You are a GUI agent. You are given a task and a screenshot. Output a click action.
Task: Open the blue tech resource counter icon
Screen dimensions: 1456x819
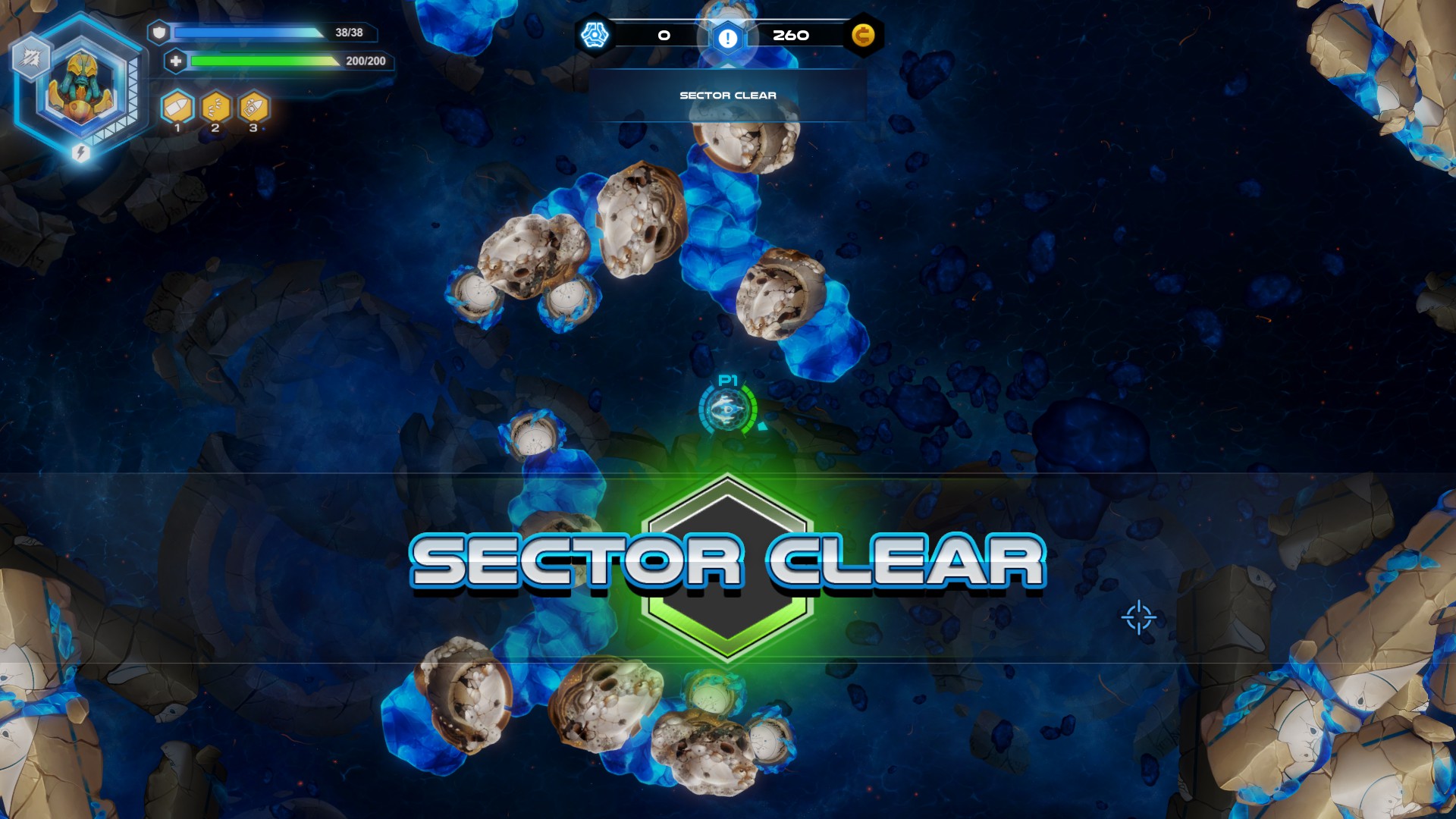(x=596, y=33)
